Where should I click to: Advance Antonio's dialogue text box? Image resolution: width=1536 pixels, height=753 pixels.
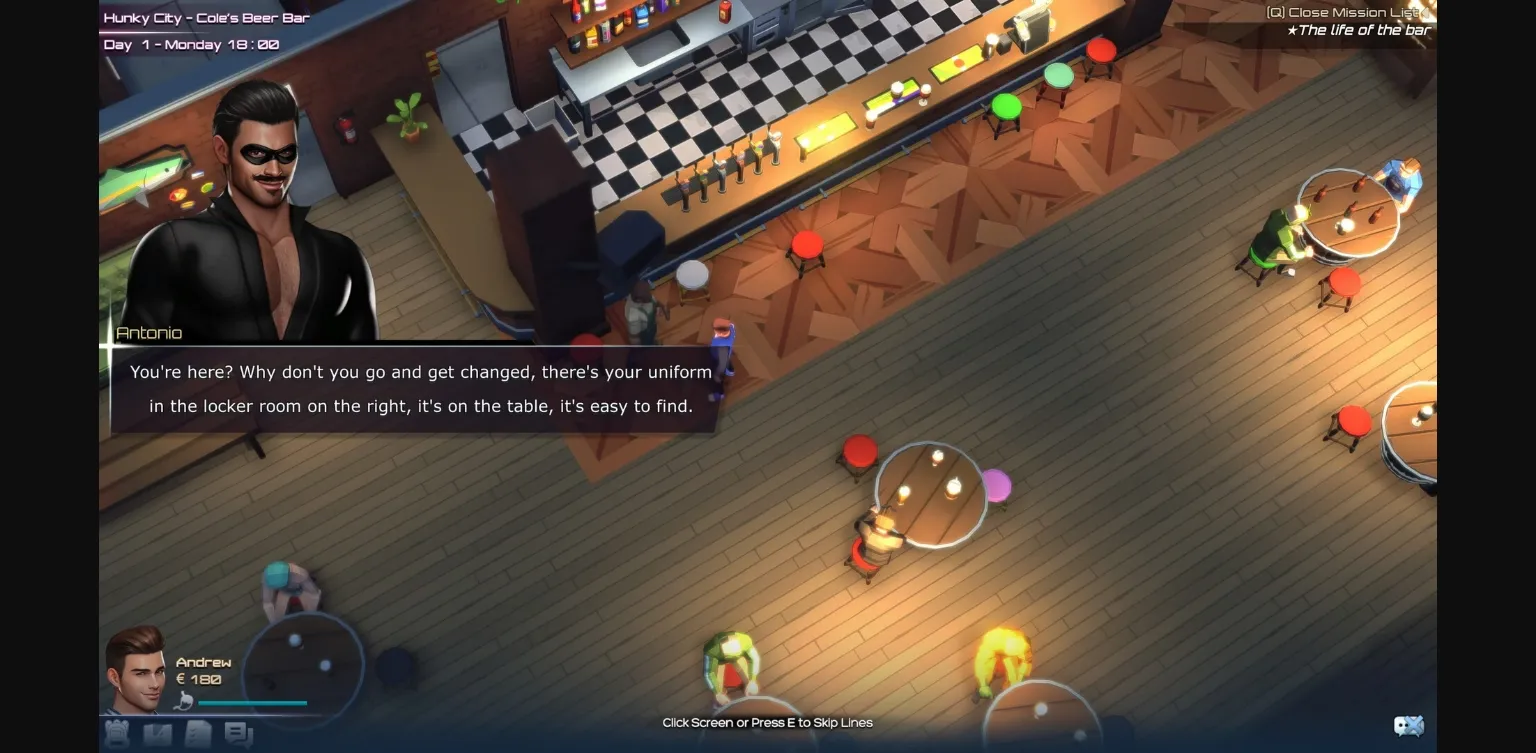click(420, 389)
